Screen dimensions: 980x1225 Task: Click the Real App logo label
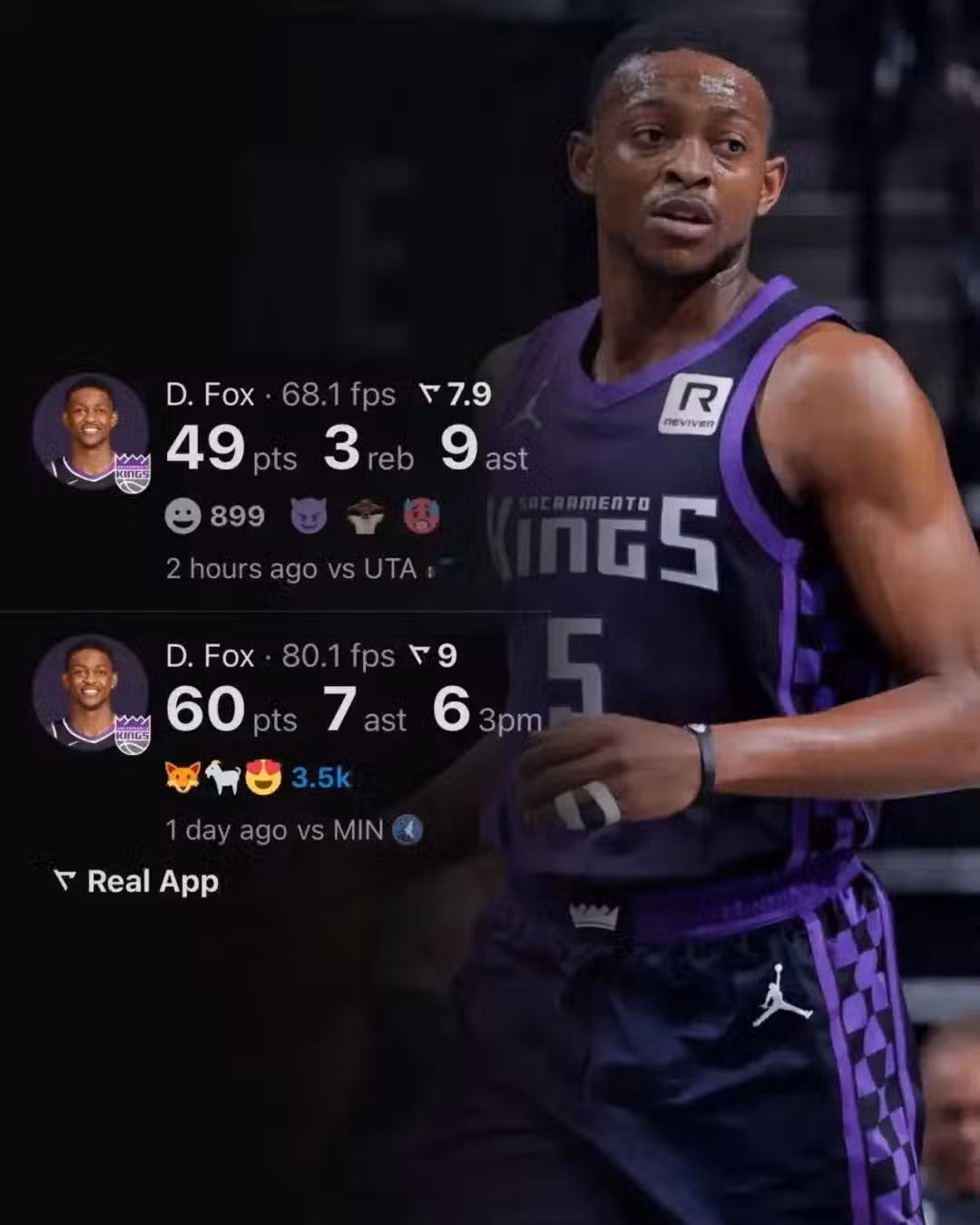point(137,881)
